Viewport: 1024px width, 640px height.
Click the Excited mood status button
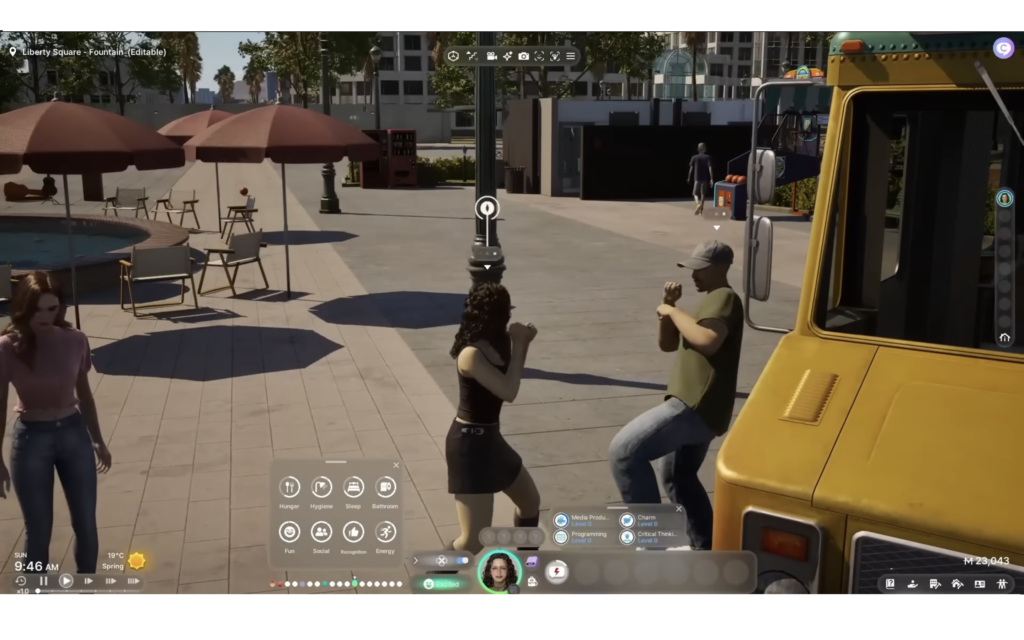(443, 583)
